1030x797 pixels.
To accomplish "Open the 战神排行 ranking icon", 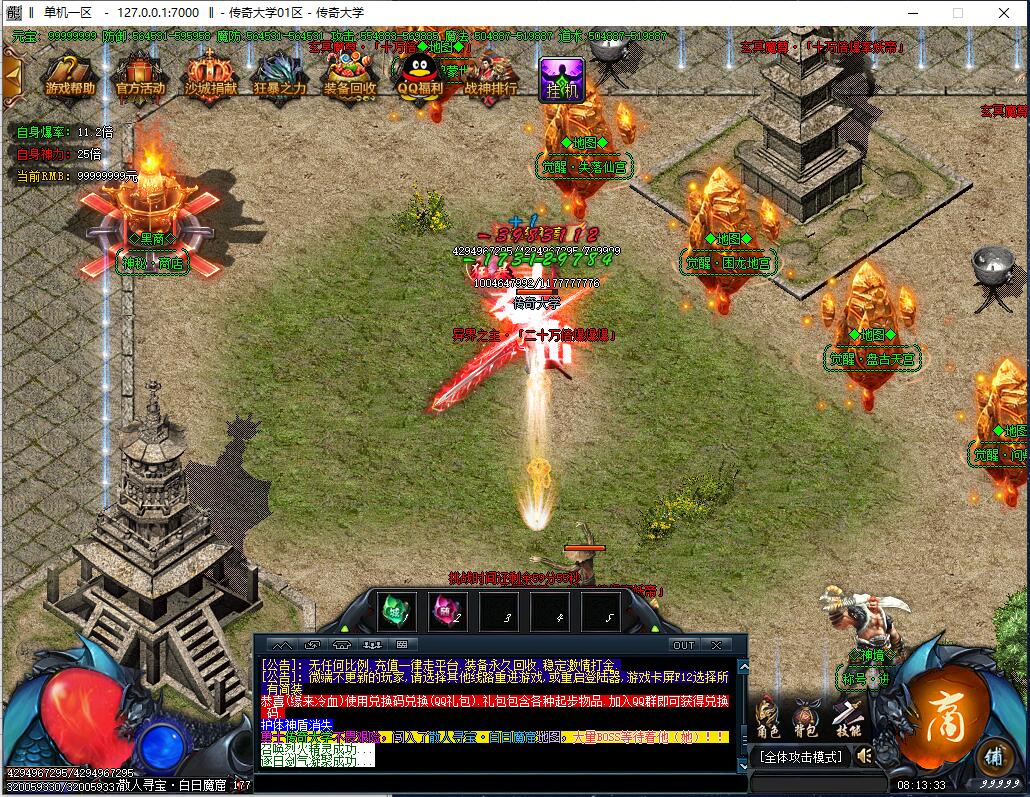I will (x=491, y=73).
